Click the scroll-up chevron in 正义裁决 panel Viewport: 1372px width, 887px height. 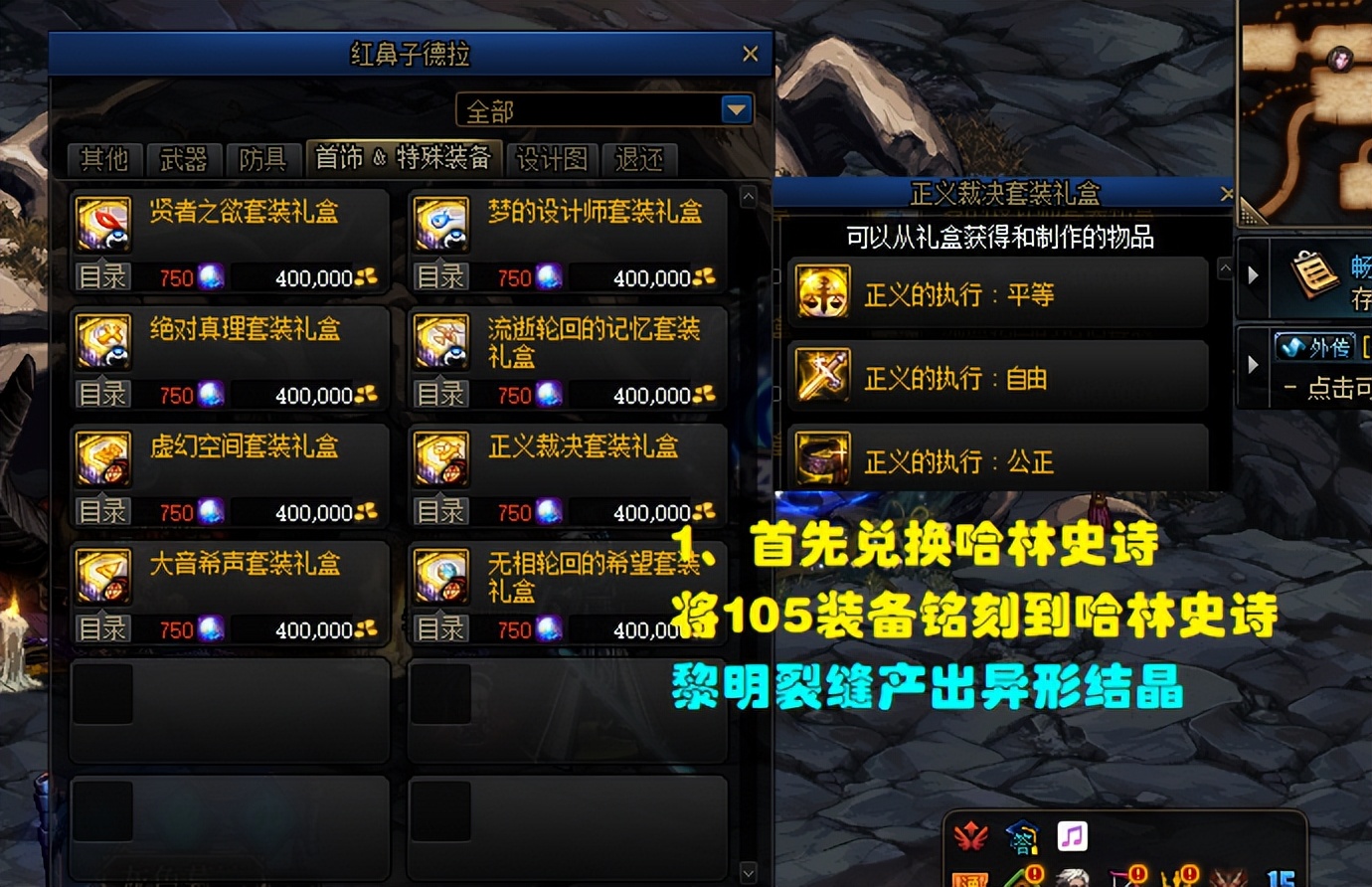(1223, 266)
